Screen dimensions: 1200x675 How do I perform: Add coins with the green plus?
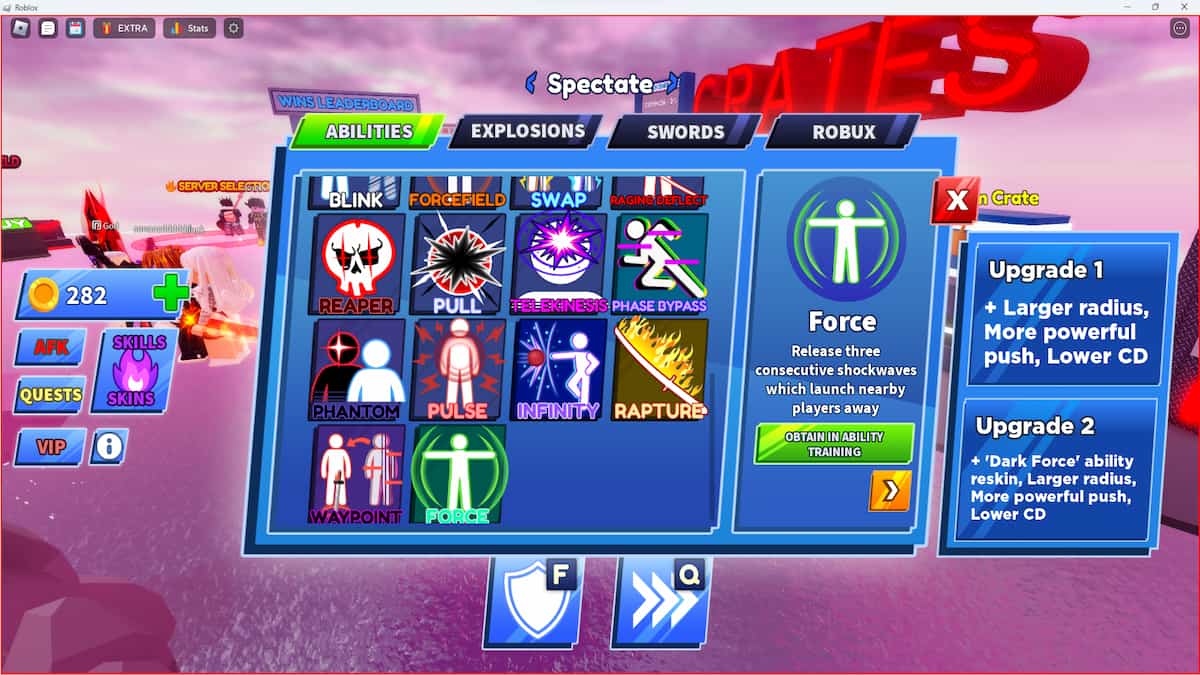pyautogui.click(x=170, y=295)
